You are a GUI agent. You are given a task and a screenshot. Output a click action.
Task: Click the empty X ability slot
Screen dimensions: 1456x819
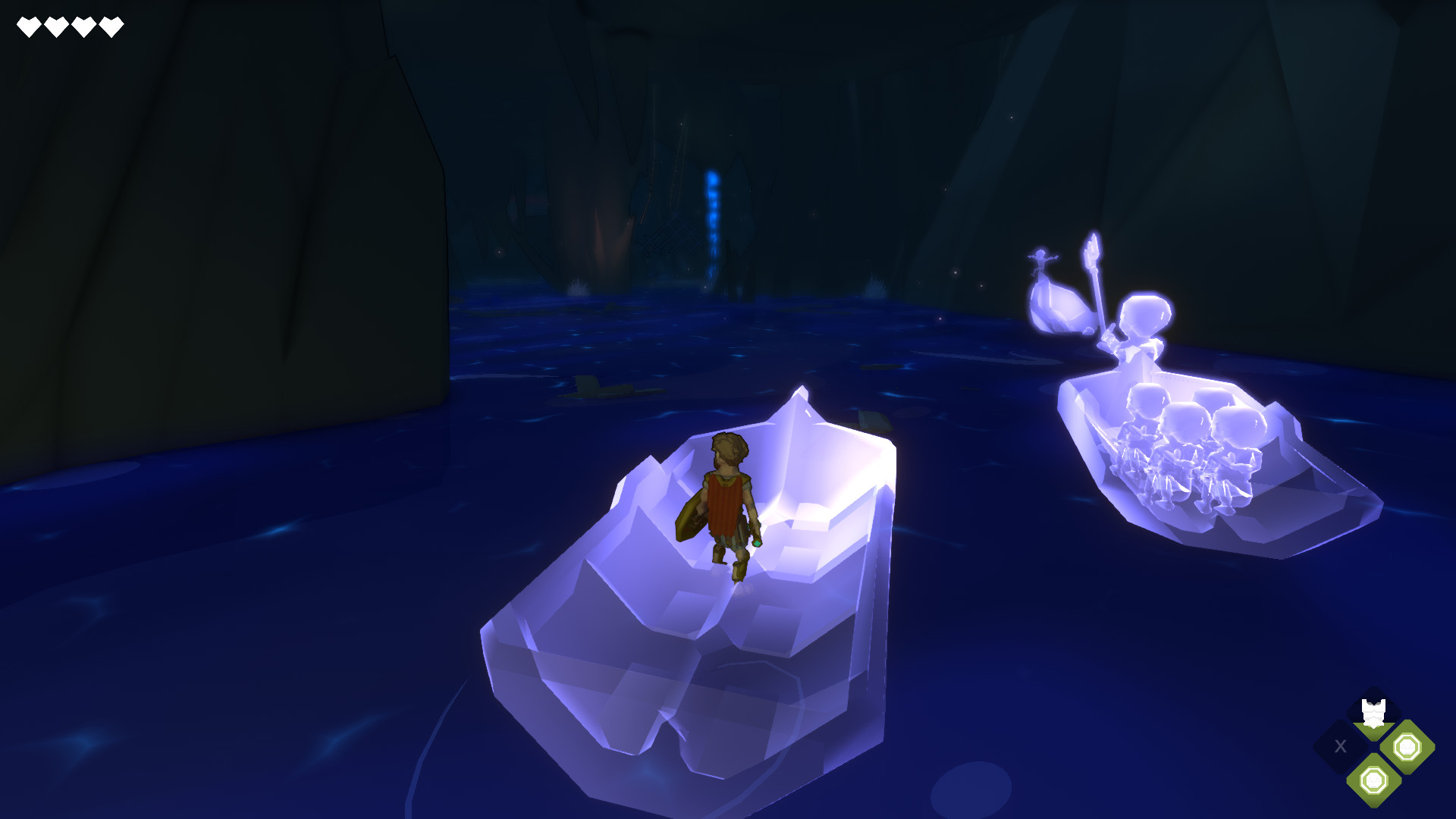coord(1340,745)
